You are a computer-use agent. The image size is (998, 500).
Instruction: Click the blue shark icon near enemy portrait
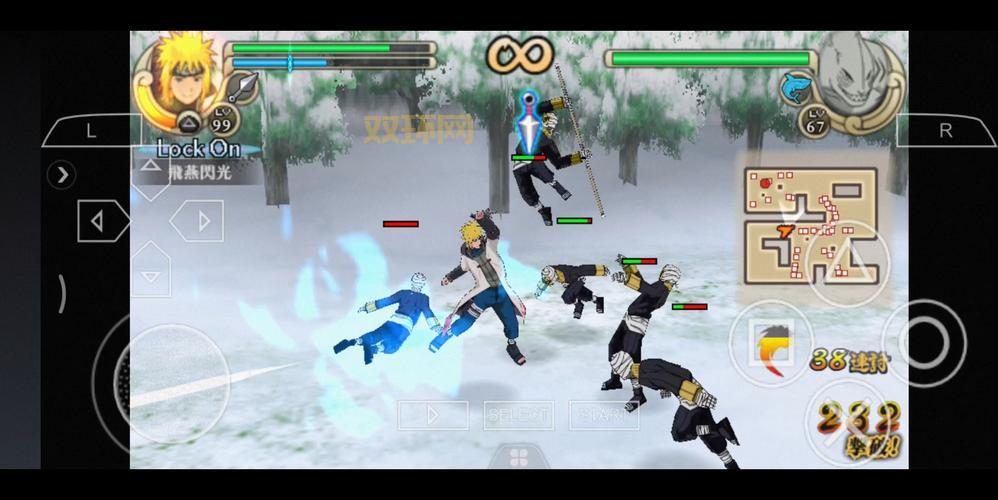coord(796,86)
